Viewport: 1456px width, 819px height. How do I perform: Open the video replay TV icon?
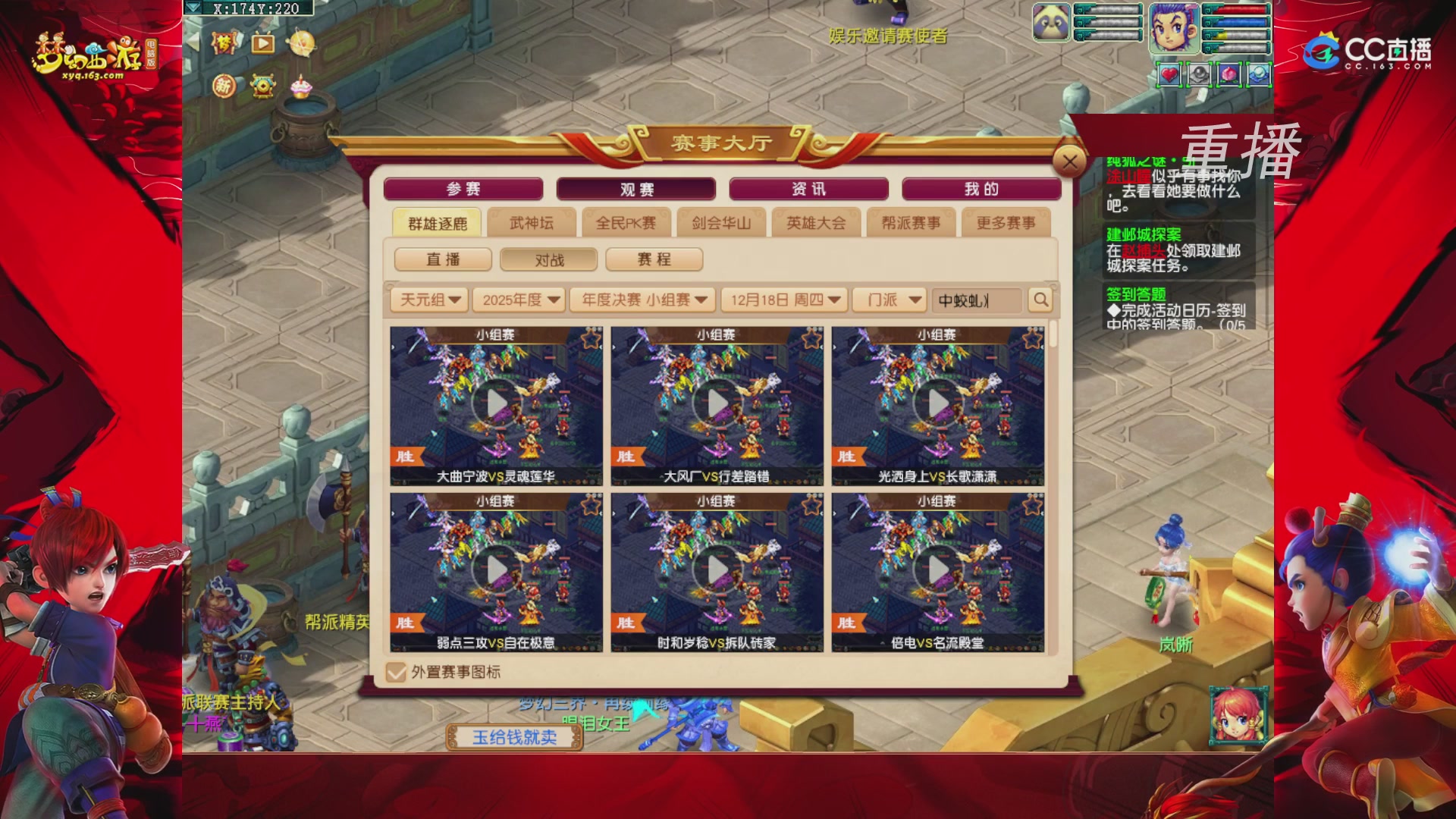click(263, 44)
